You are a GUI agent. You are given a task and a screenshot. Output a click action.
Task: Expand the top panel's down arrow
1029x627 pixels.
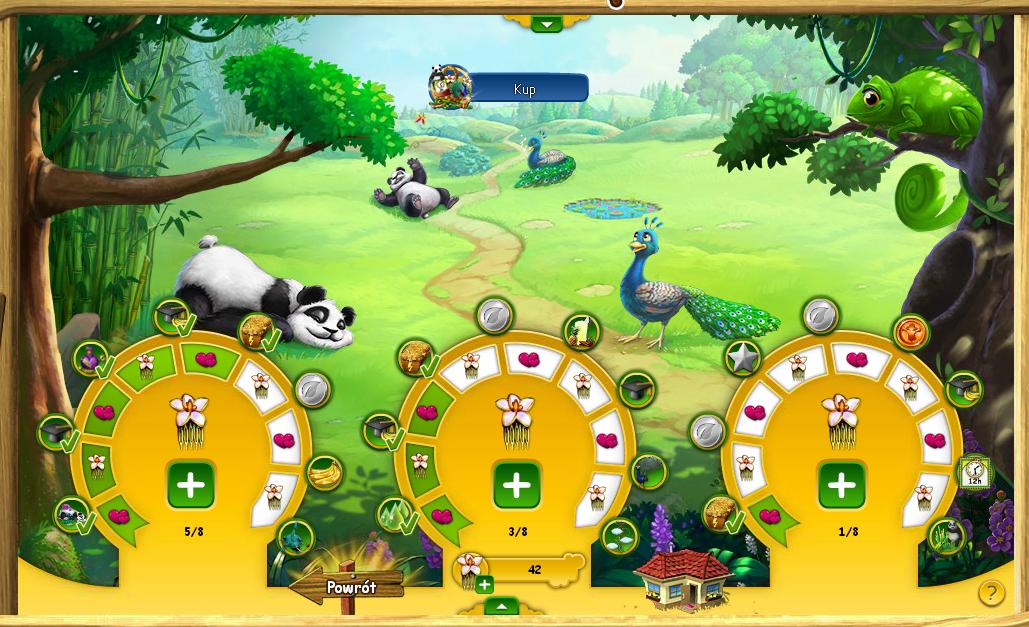(x=546, y=23)
